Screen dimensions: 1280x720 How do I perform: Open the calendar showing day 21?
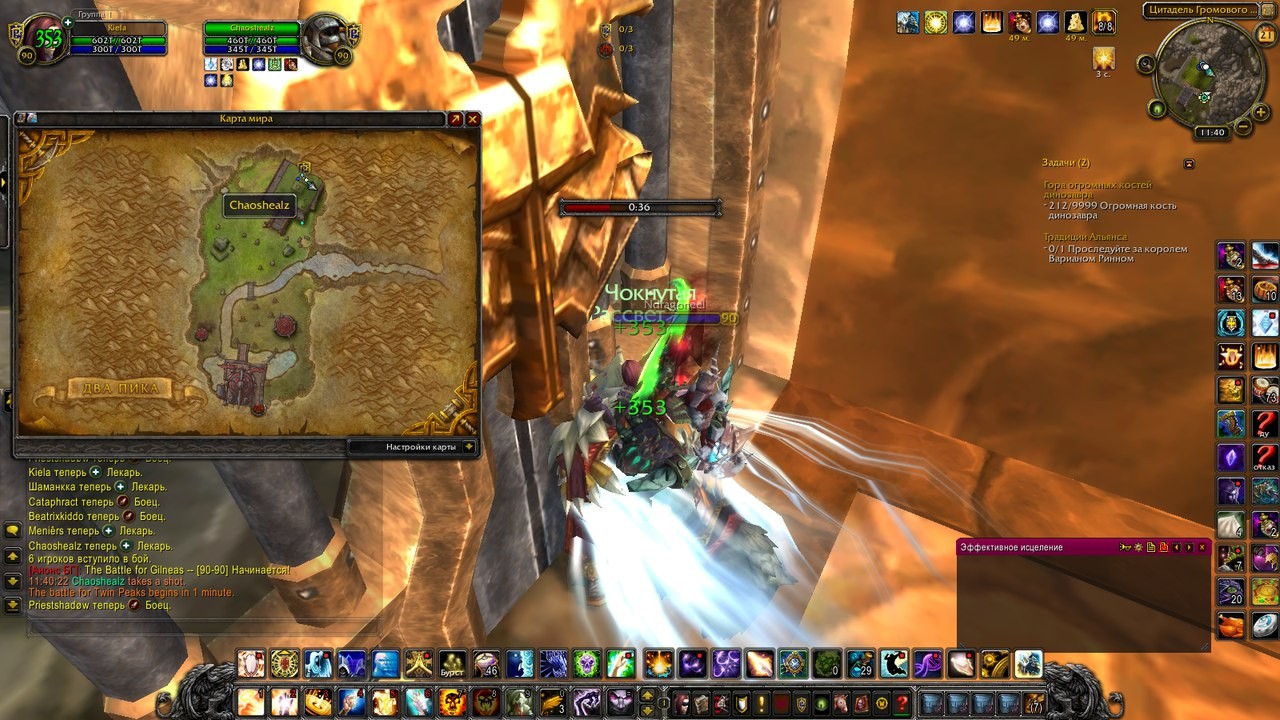point(1265,36)
